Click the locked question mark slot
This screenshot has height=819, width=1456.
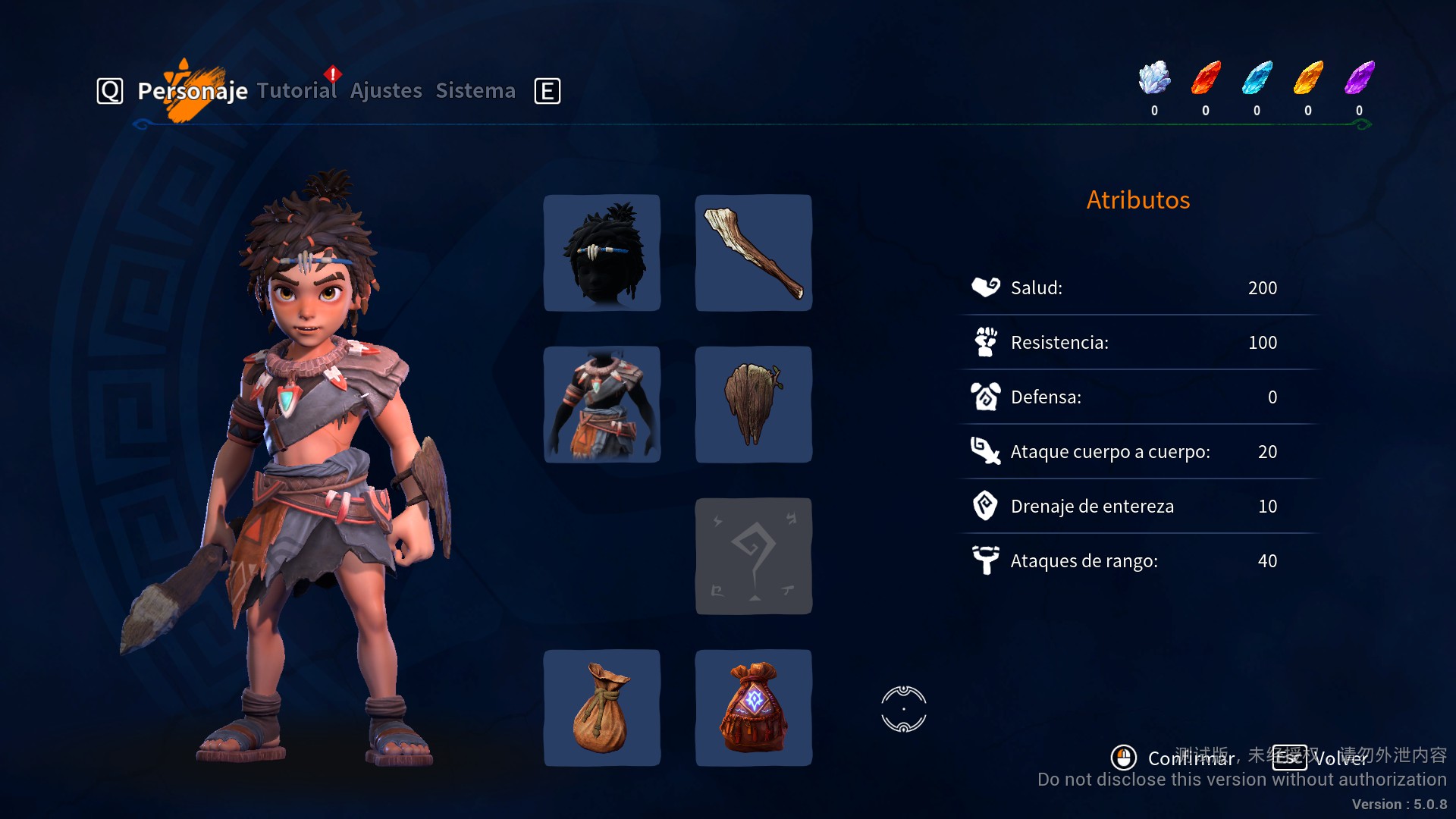pyautogui.click(x=754, y=556)
